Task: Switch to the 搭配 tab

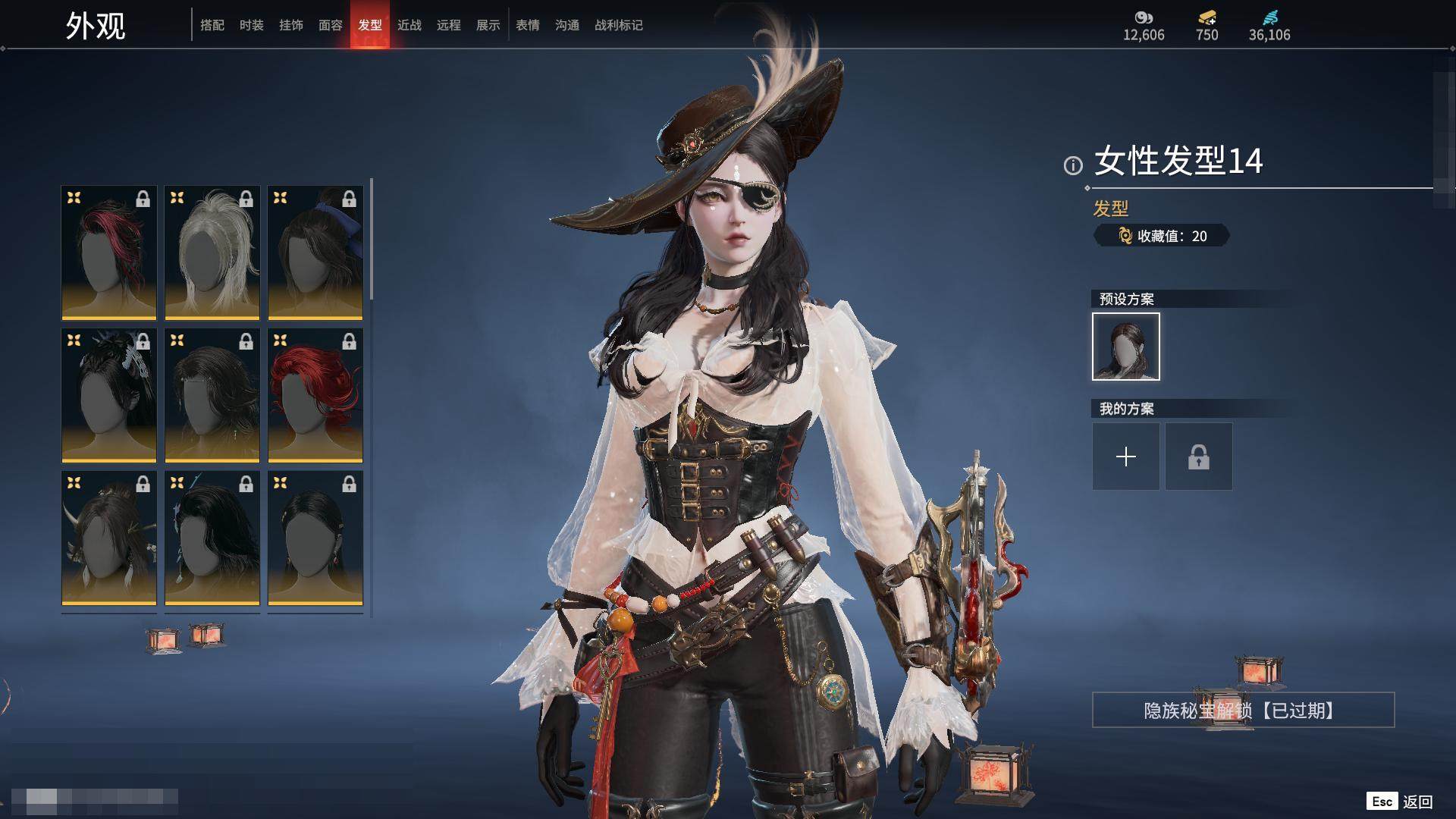Action: pyautogui.click(x=212, y=25)
